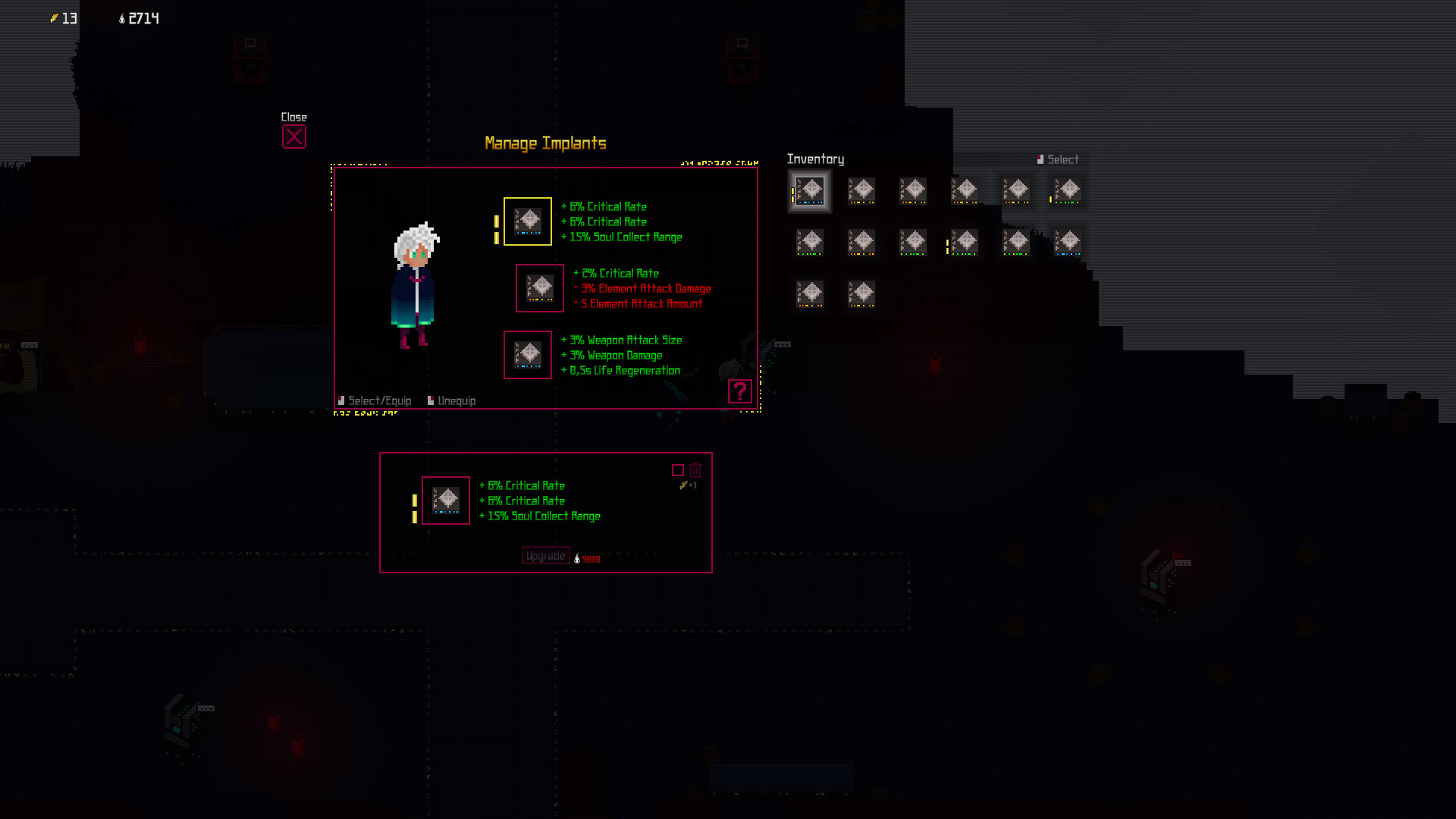Select the implant with yellow bar in second row
The height and width of the screenshot is (819, 1456).
[x=964, y=243]
